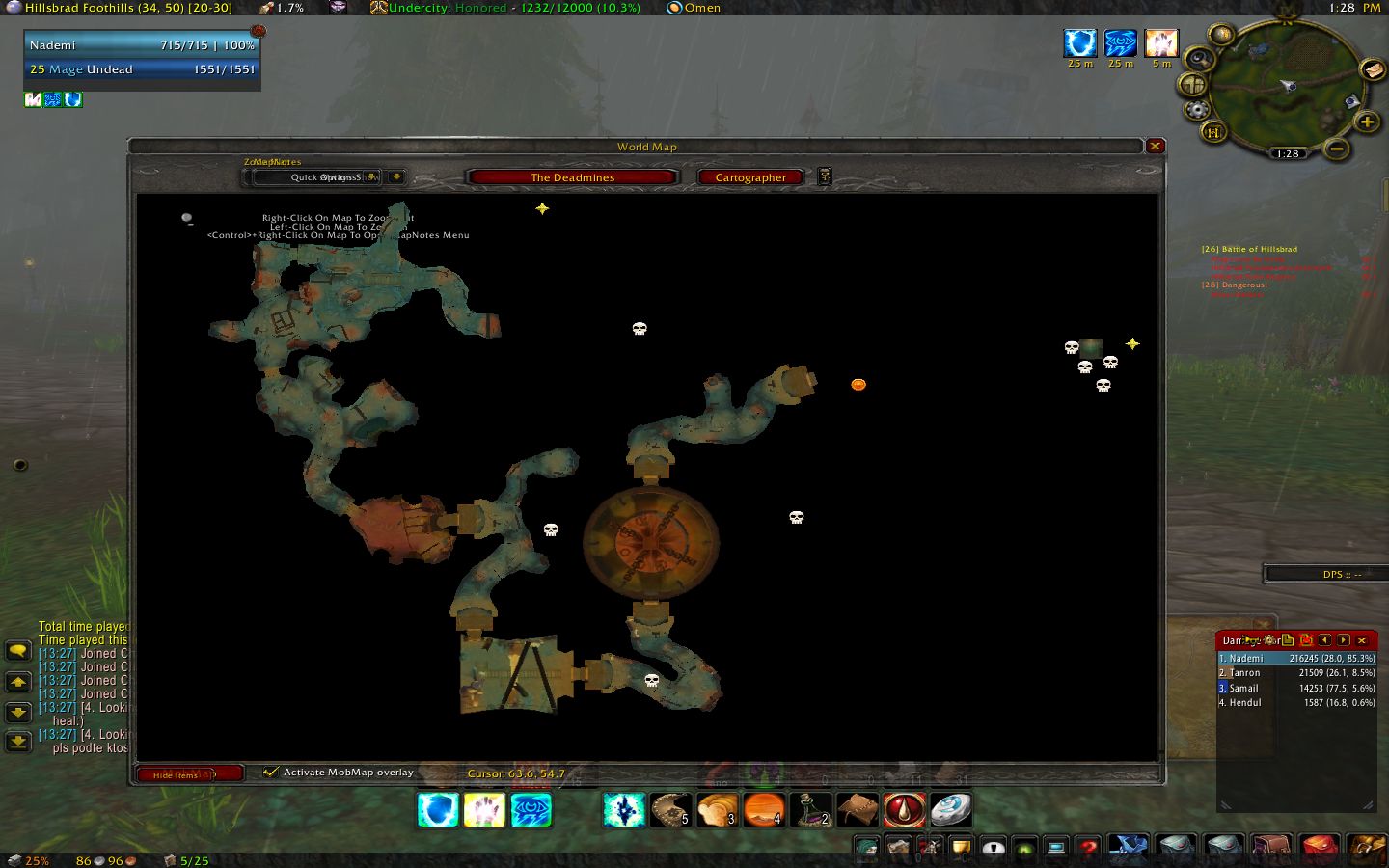Select the Nademi player unit frame

[142, 45]
